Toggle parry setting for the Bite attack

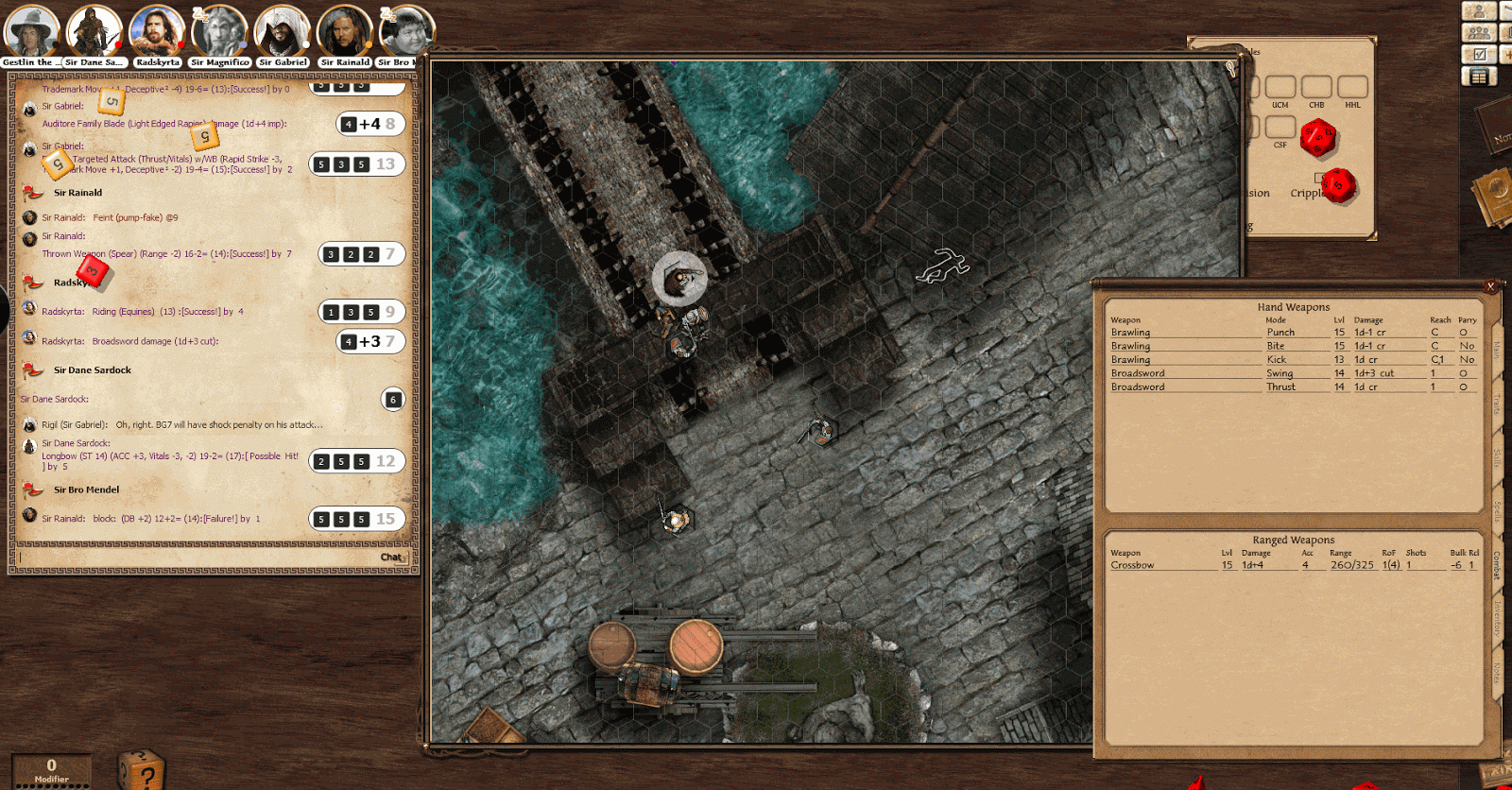1466,346
